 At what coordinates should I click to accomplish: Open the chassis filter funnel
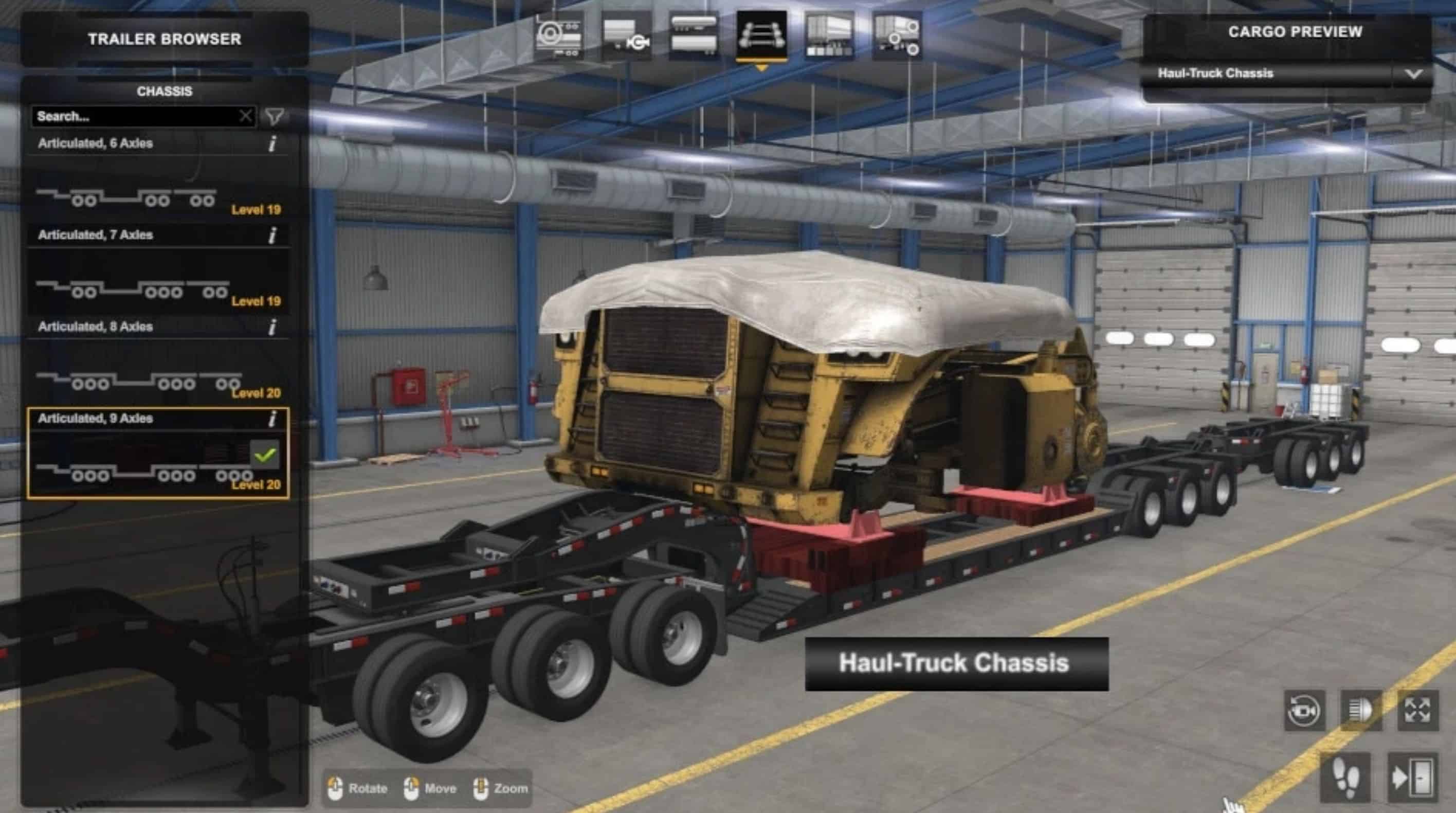pos(275,116)
